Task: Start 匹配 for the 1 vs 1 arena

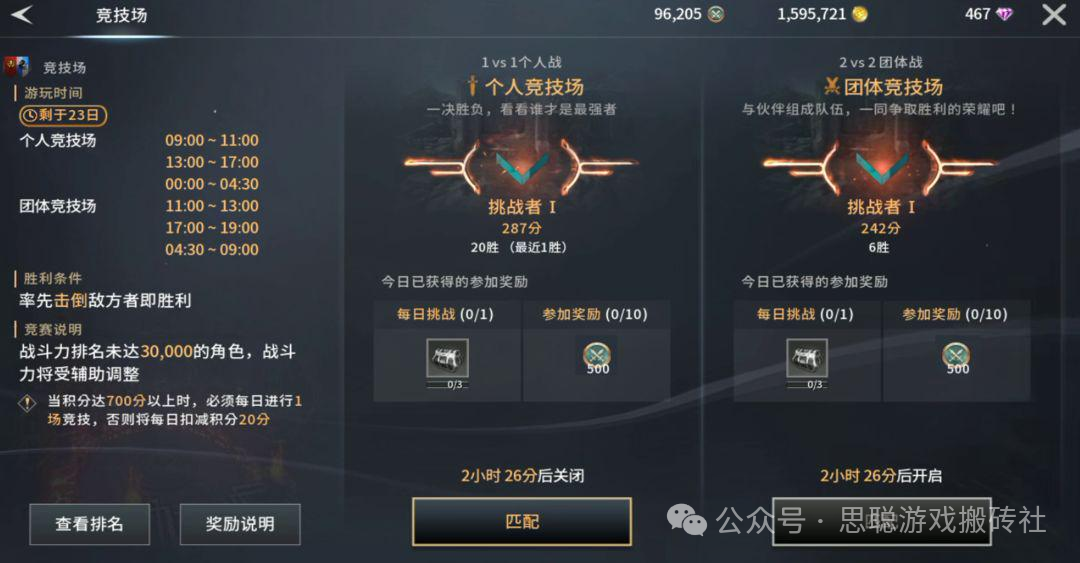Action: [522, 522]
